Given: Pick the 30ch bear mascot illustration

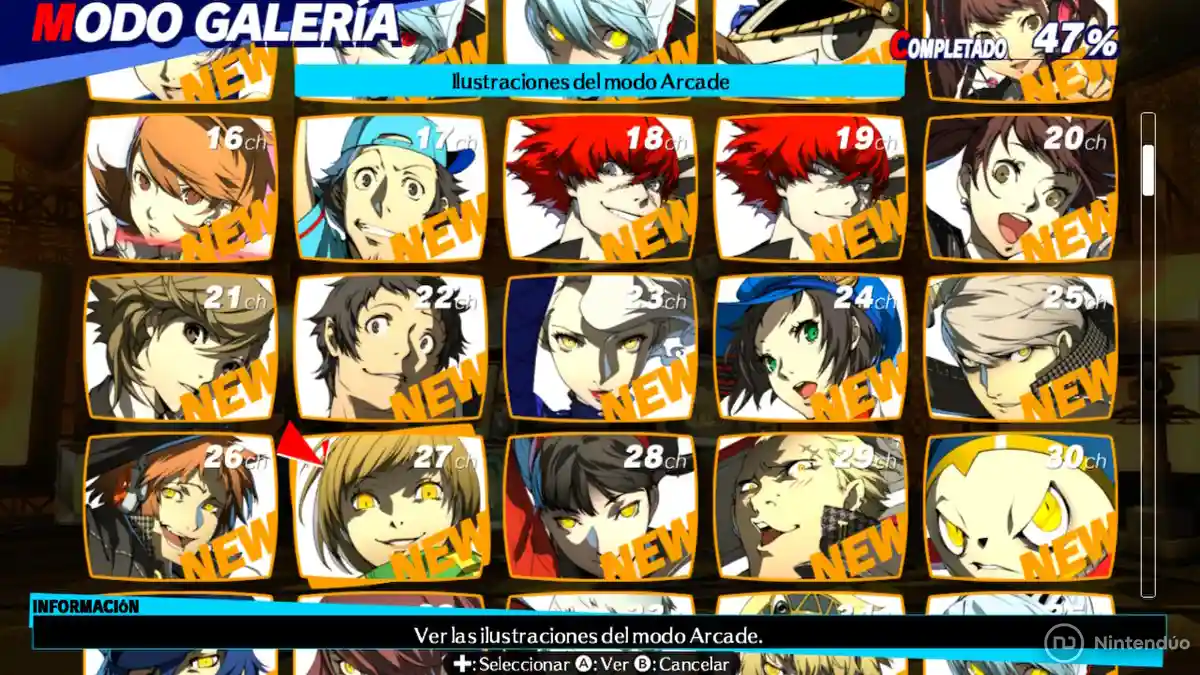Looking at the screenshot, I should click(x=1020, y=507).
